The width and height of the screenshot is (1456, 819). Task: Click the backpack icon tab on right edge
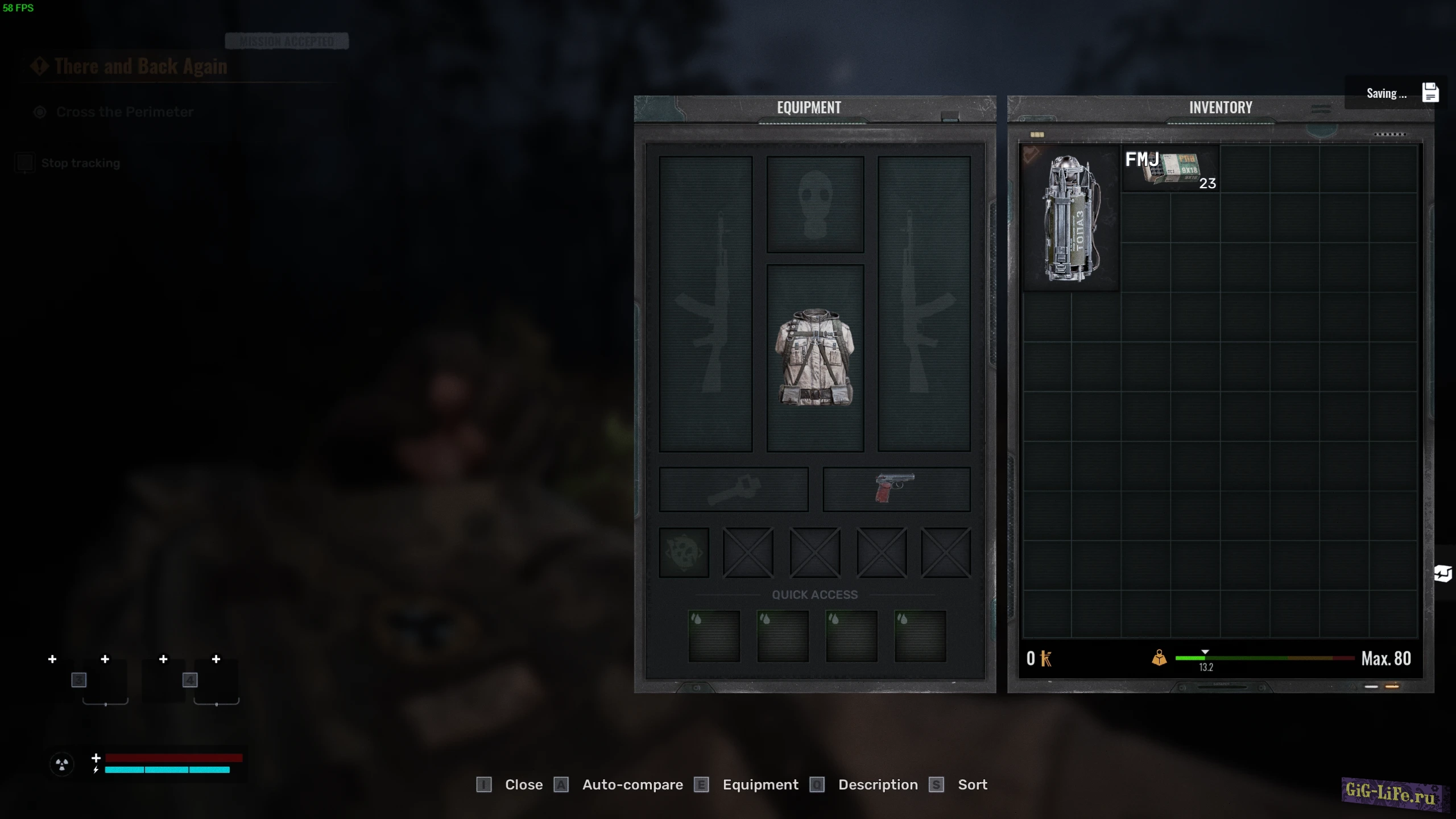click(x=1443, y=573)
